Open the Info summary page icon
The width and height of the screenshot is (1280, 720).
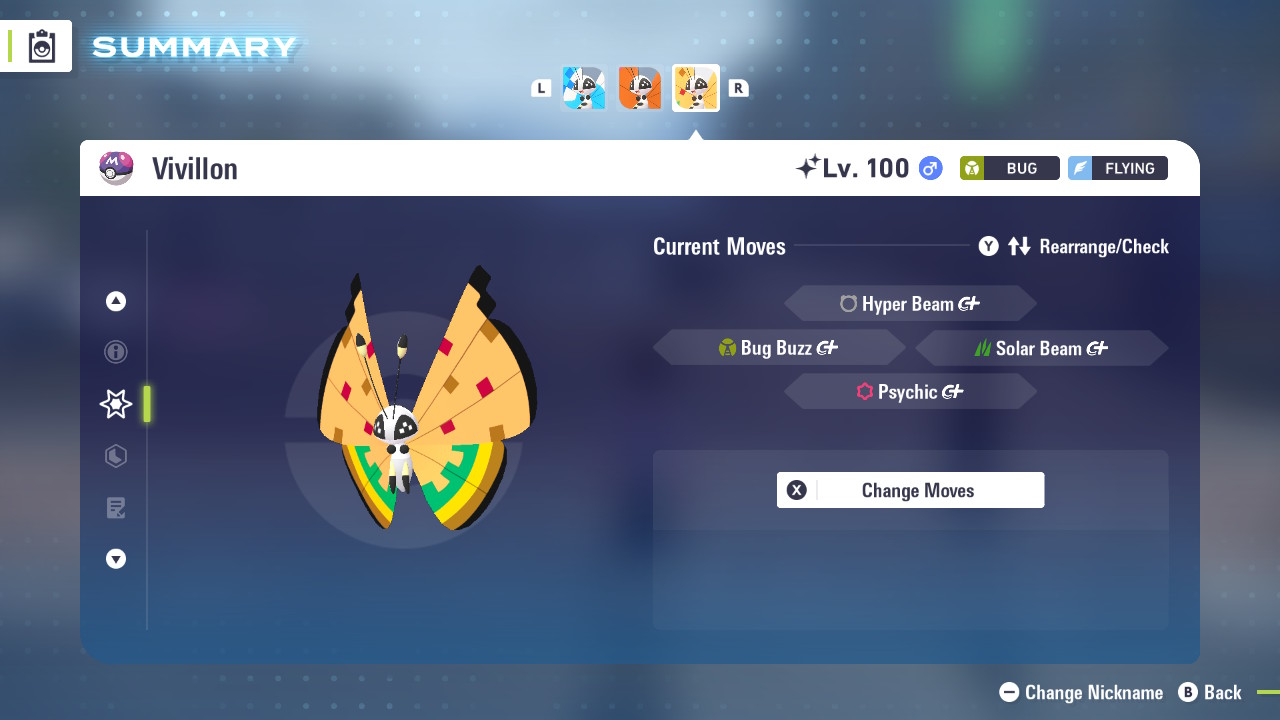click(115, 352)
